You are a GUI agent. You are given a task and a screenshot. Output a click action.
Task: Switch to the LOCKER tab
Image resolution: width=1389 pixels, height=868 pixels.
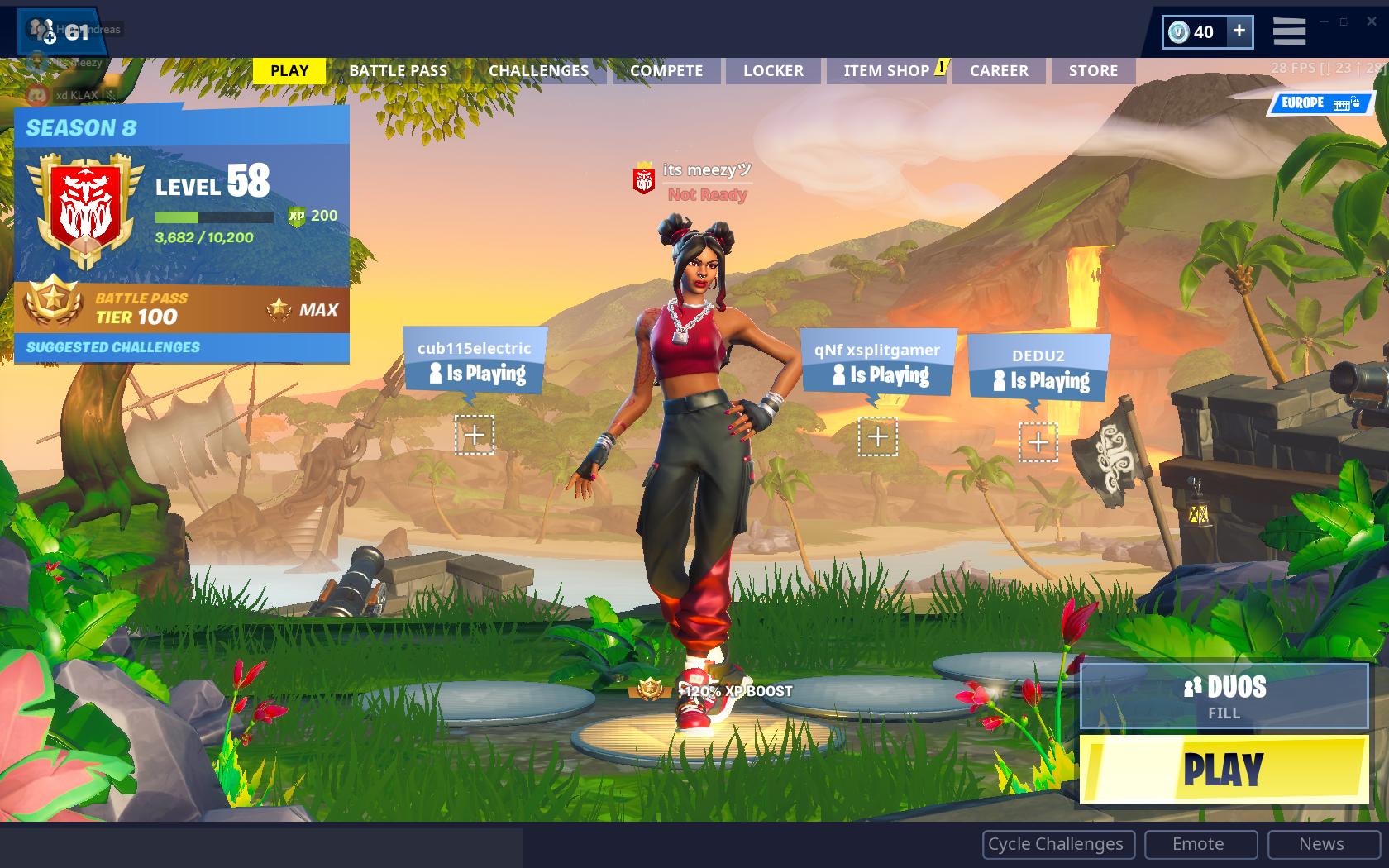[x=773, y=70]
